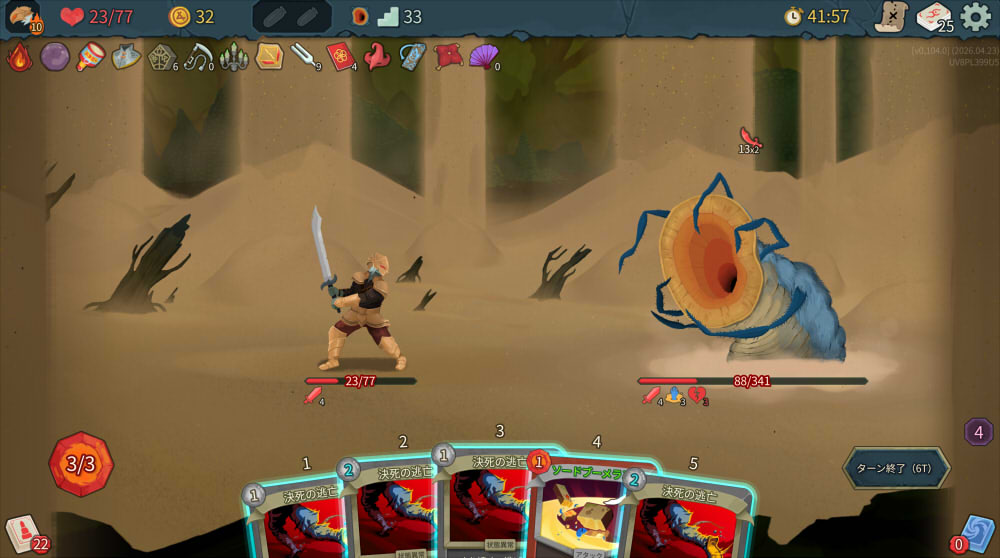Image resolution: width=1000 pixels, height=558 pixels.
Task: Open the character portrait at top left
Action: 22,17
